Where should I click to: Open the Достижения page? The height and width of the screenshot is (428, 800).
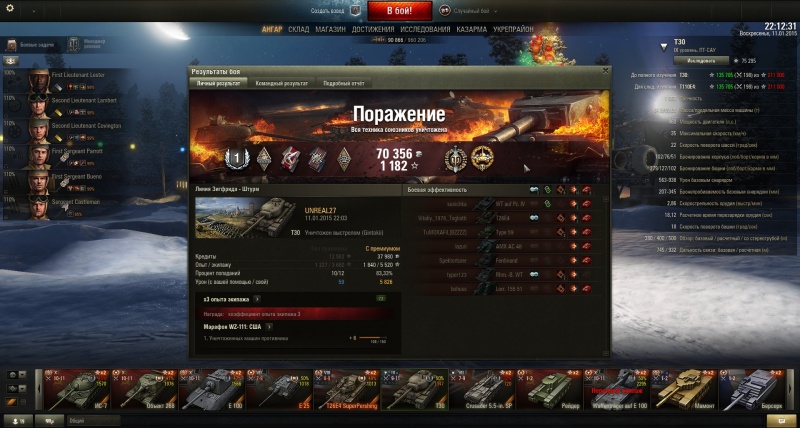point(371,30)
